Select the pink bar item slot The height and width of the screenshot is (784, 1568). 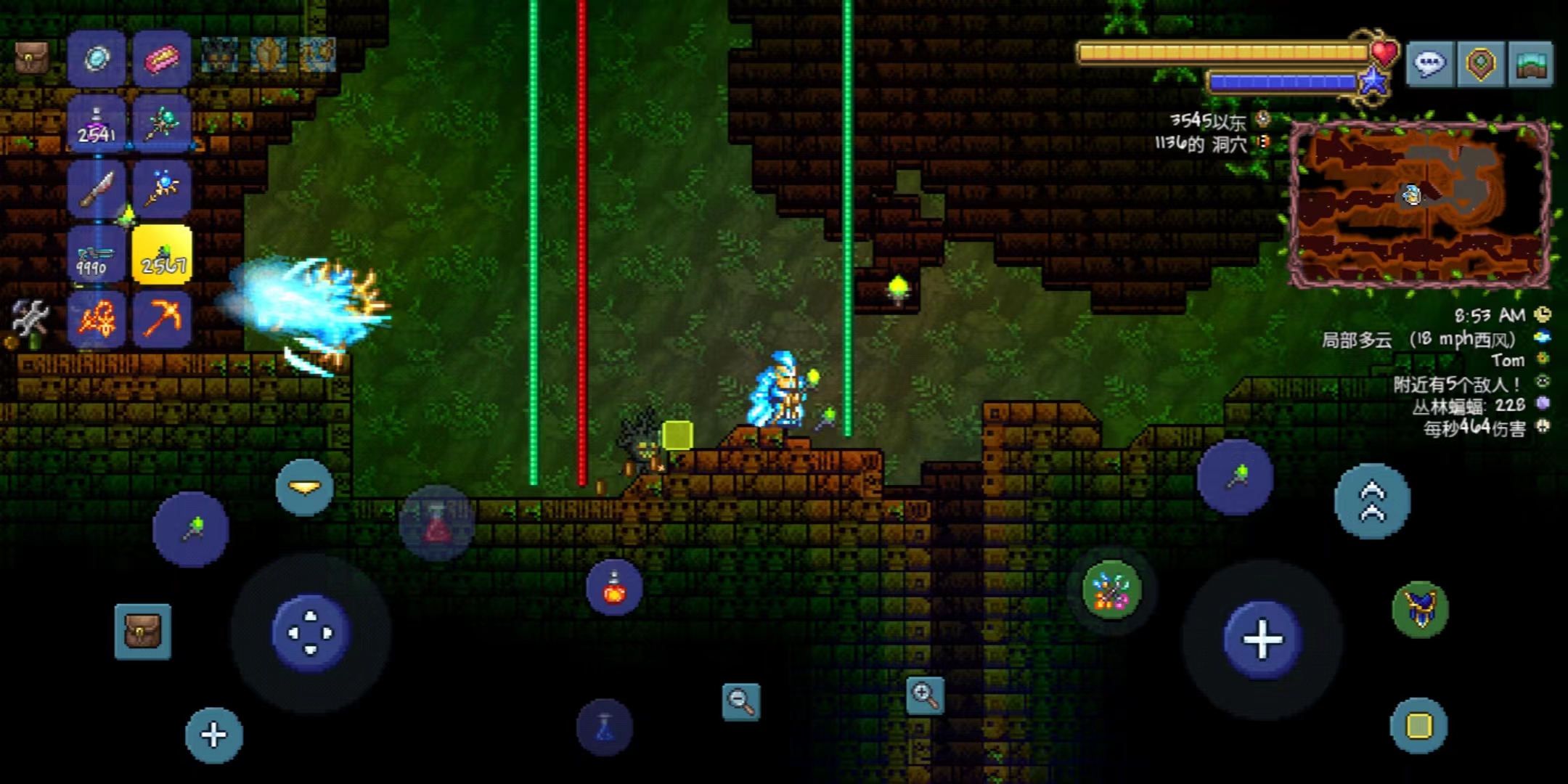point(162,59)
